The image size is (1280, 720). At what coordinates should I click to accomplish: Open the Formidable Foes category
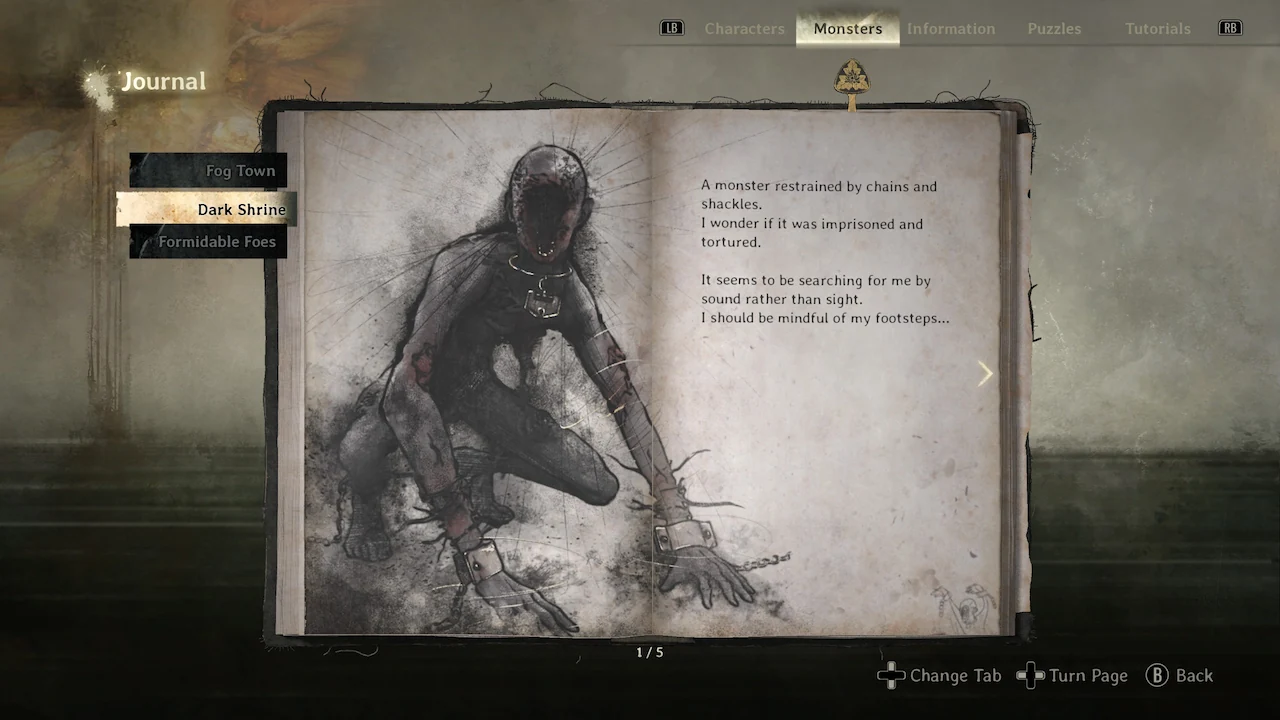[216, 242]
